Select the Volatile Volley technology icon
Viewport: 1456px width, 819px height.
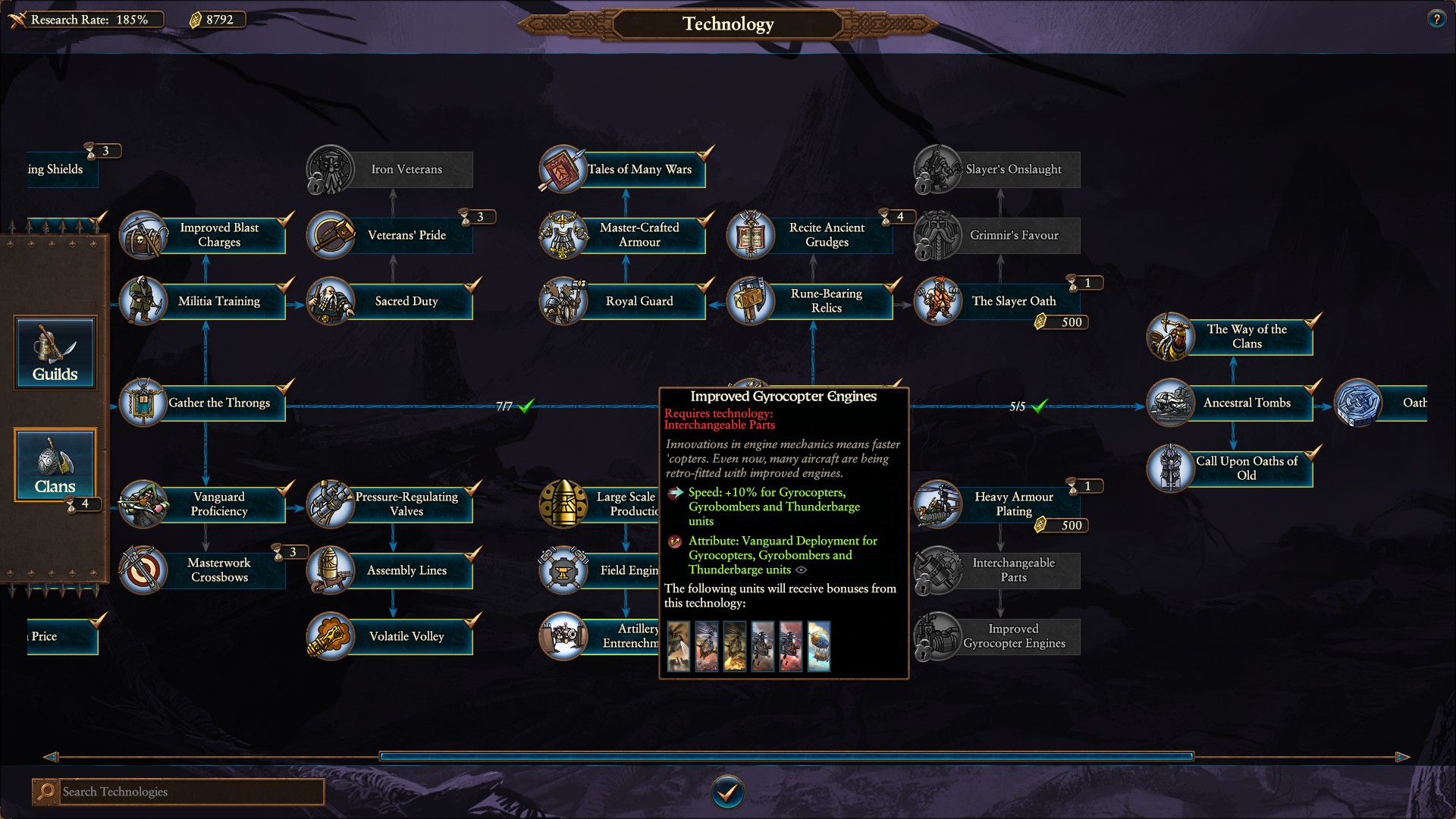(x=331, y=636)
